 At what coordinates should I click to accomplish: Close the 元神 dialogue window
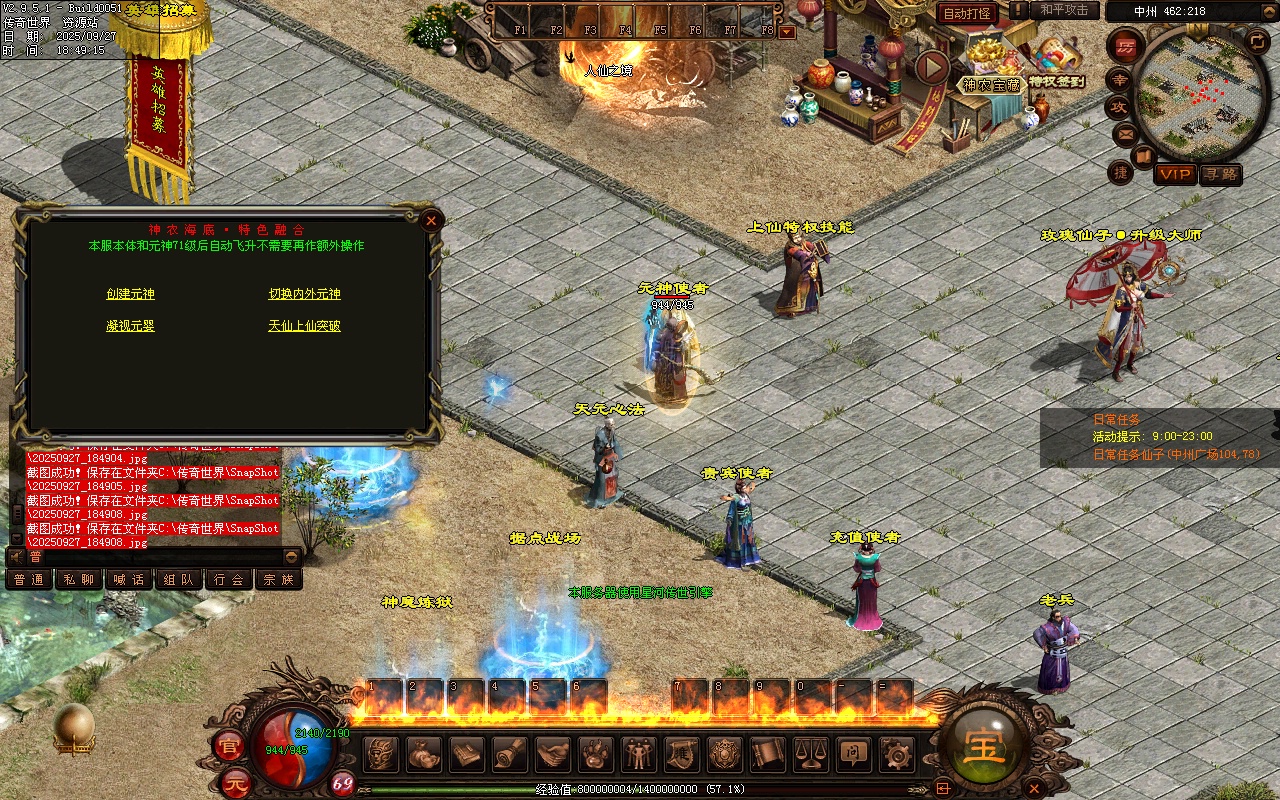pyautogui.click(x=431, y=220)
